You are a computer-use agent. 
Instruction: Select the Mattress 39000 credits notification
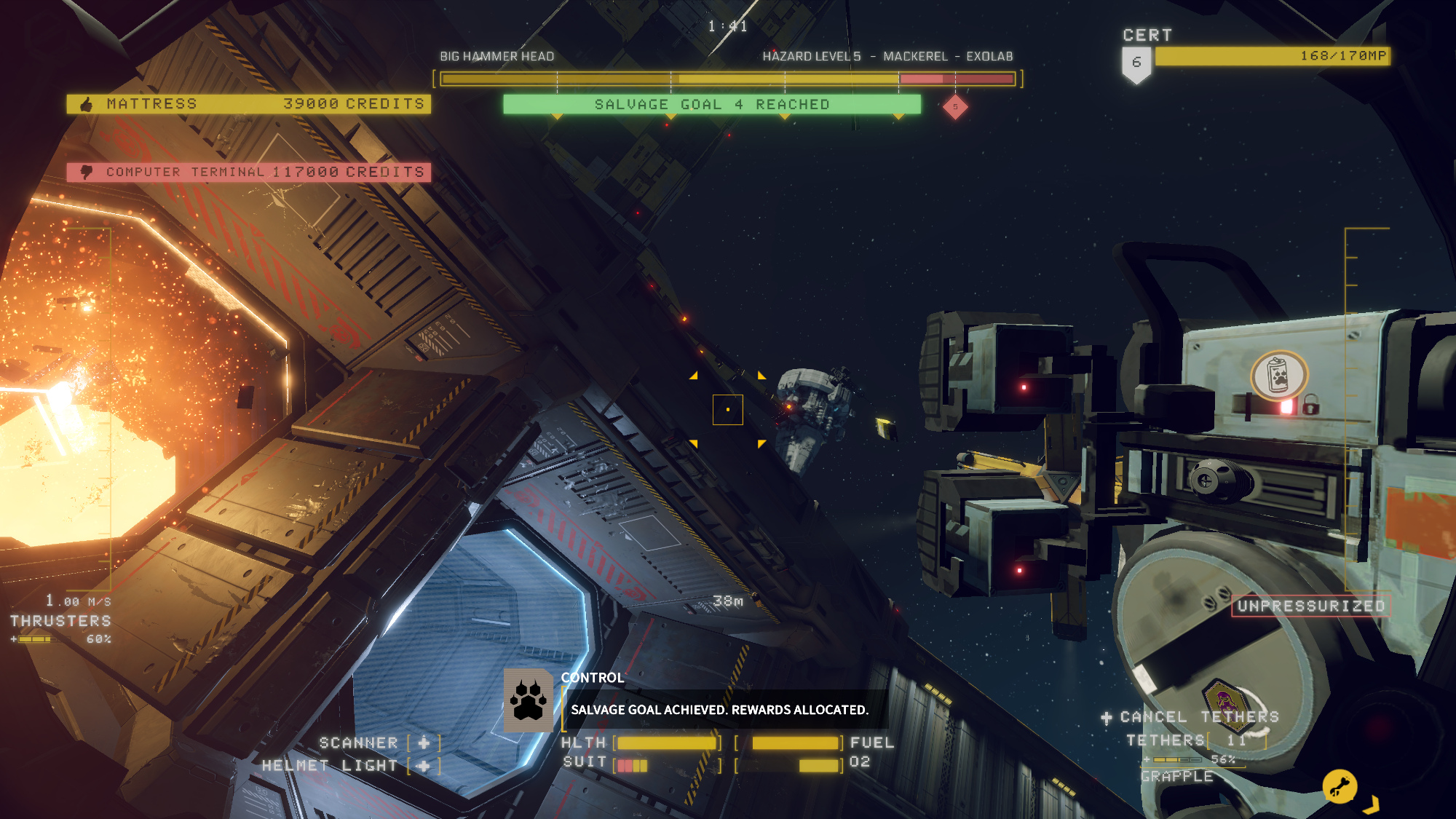click(248, 104)
